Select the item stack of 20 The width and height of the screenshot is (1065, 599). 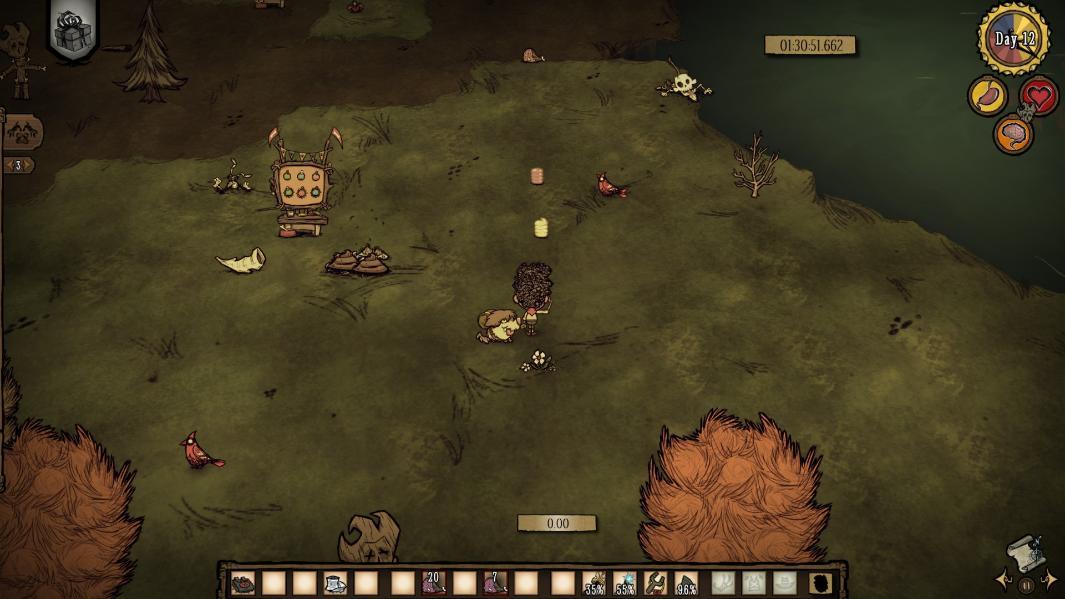(433, 583)
